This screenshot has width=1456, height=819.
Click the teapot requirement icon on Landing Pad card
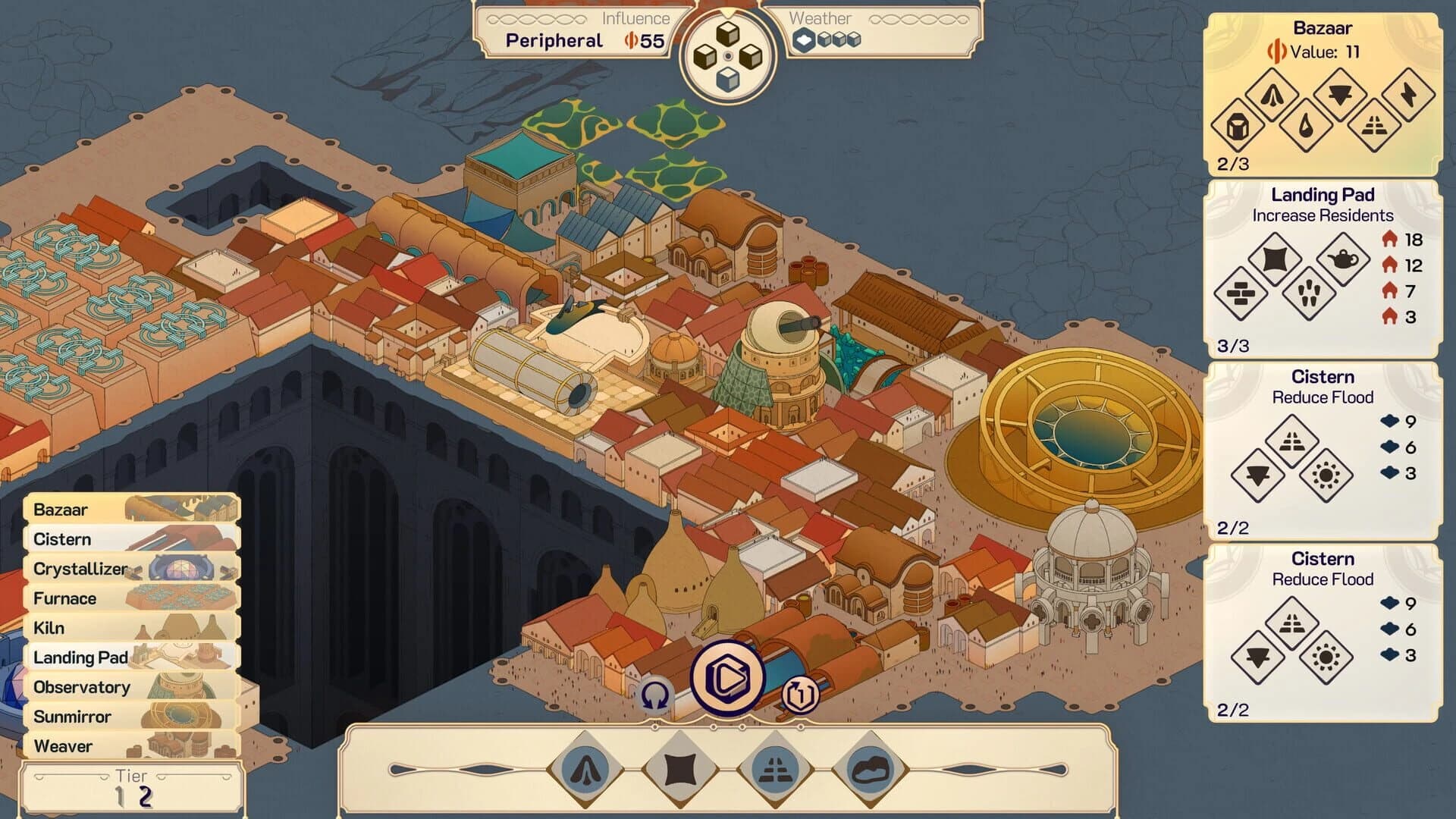pos(1344,259)
